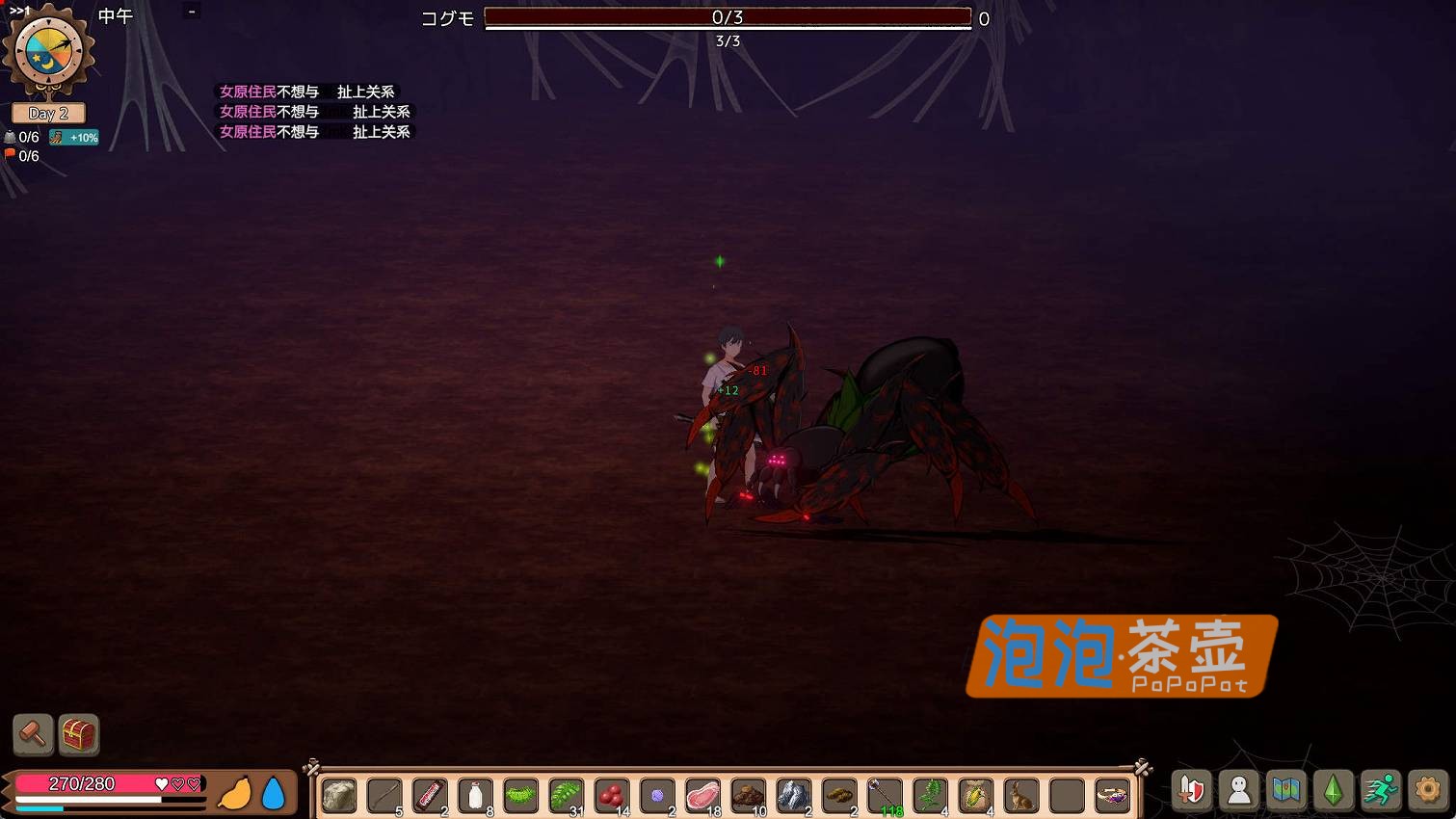Open the treasure chest storage
Image resolution: width=1456 pixels, height=819 pixels.
click(77, 734)
